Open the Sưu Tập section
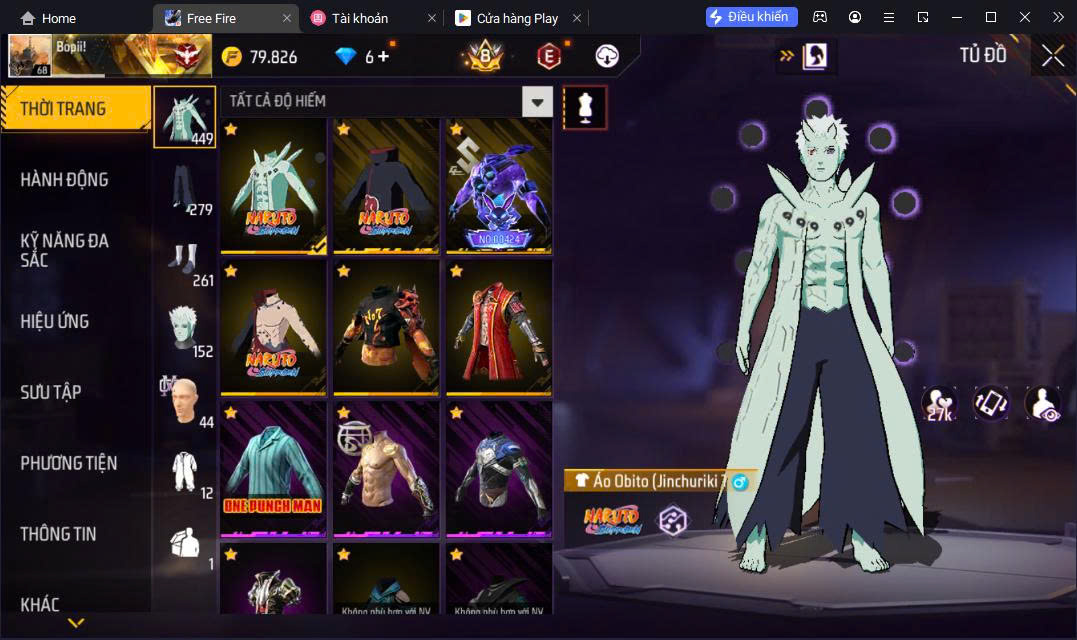Image resolution: width=1077 pixels, height=640 pixels. pyautogui.click(x=51, y=392)
